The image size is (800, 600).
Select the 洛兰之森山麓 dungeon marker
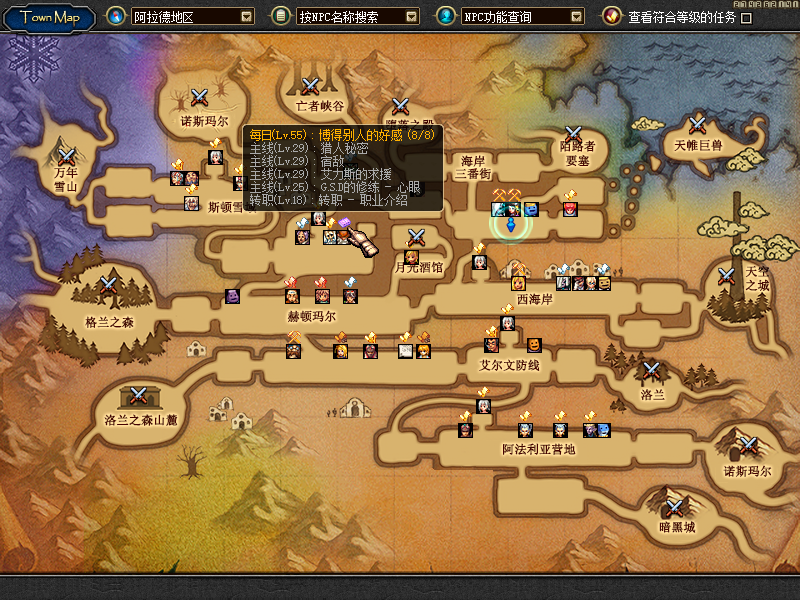pos(140,395)
